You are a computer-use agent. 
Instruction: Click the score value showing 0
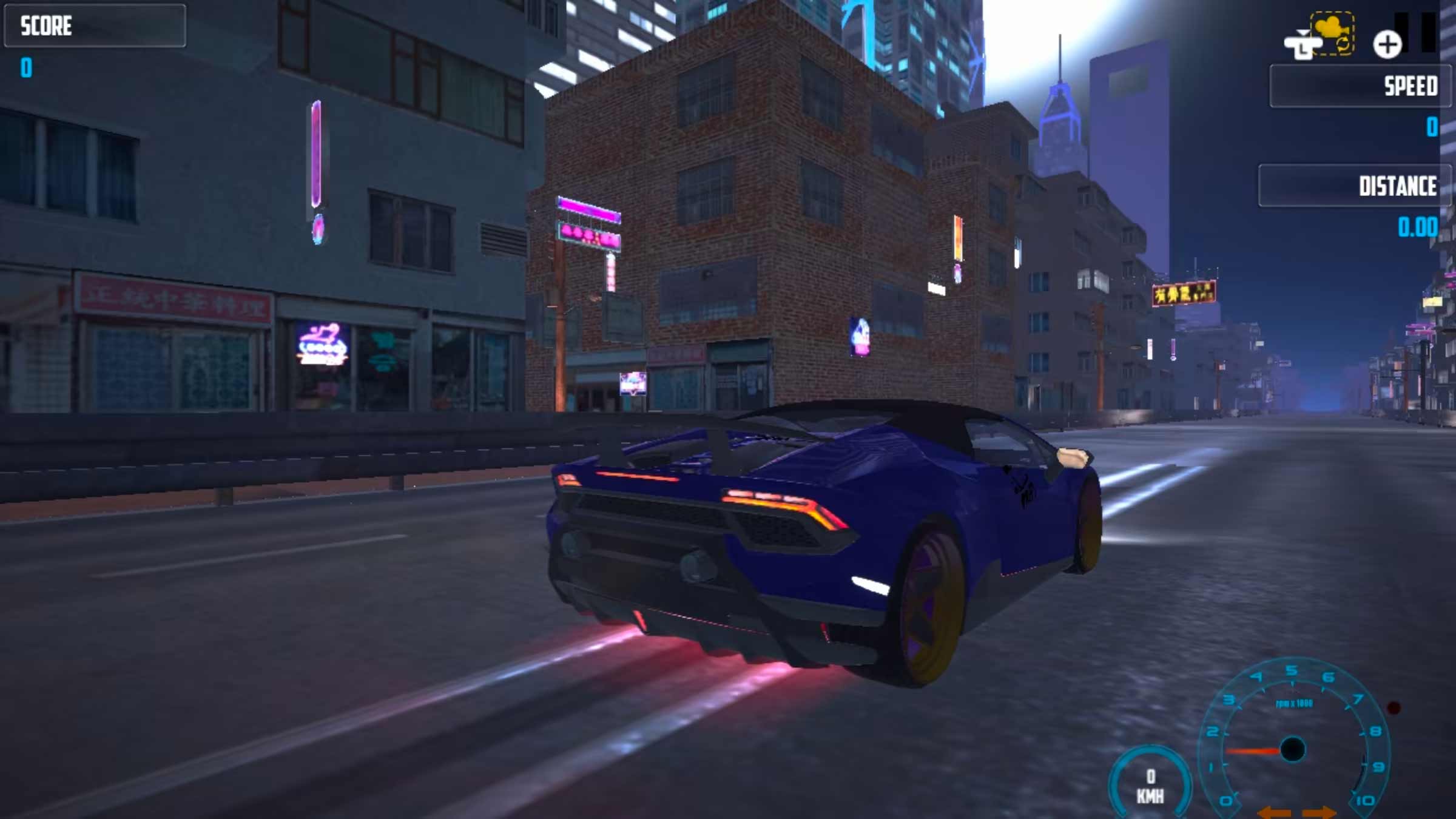tap(25, 67)
